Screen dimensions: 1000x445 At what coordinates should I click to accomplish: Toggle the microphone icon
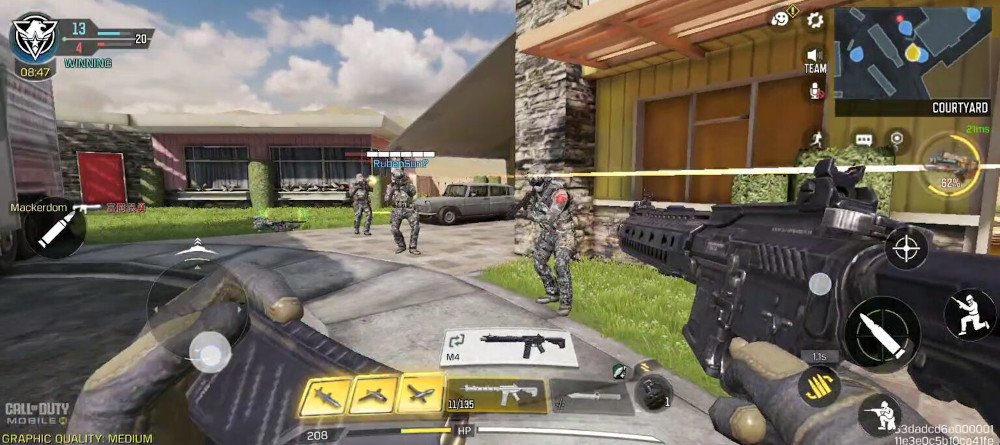click(x=816, y=91)
